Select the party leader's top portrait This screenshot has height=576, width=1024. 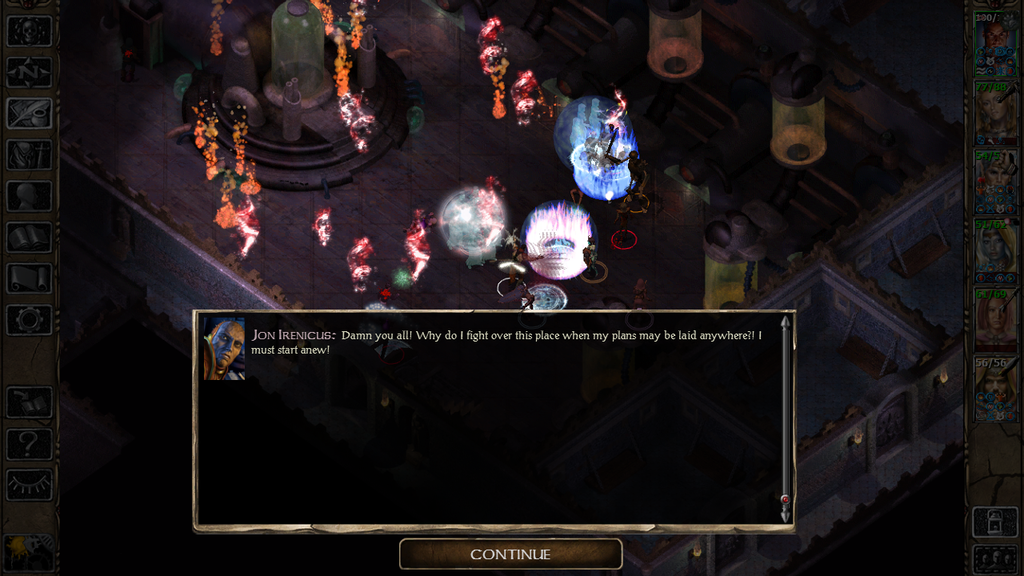995,46
